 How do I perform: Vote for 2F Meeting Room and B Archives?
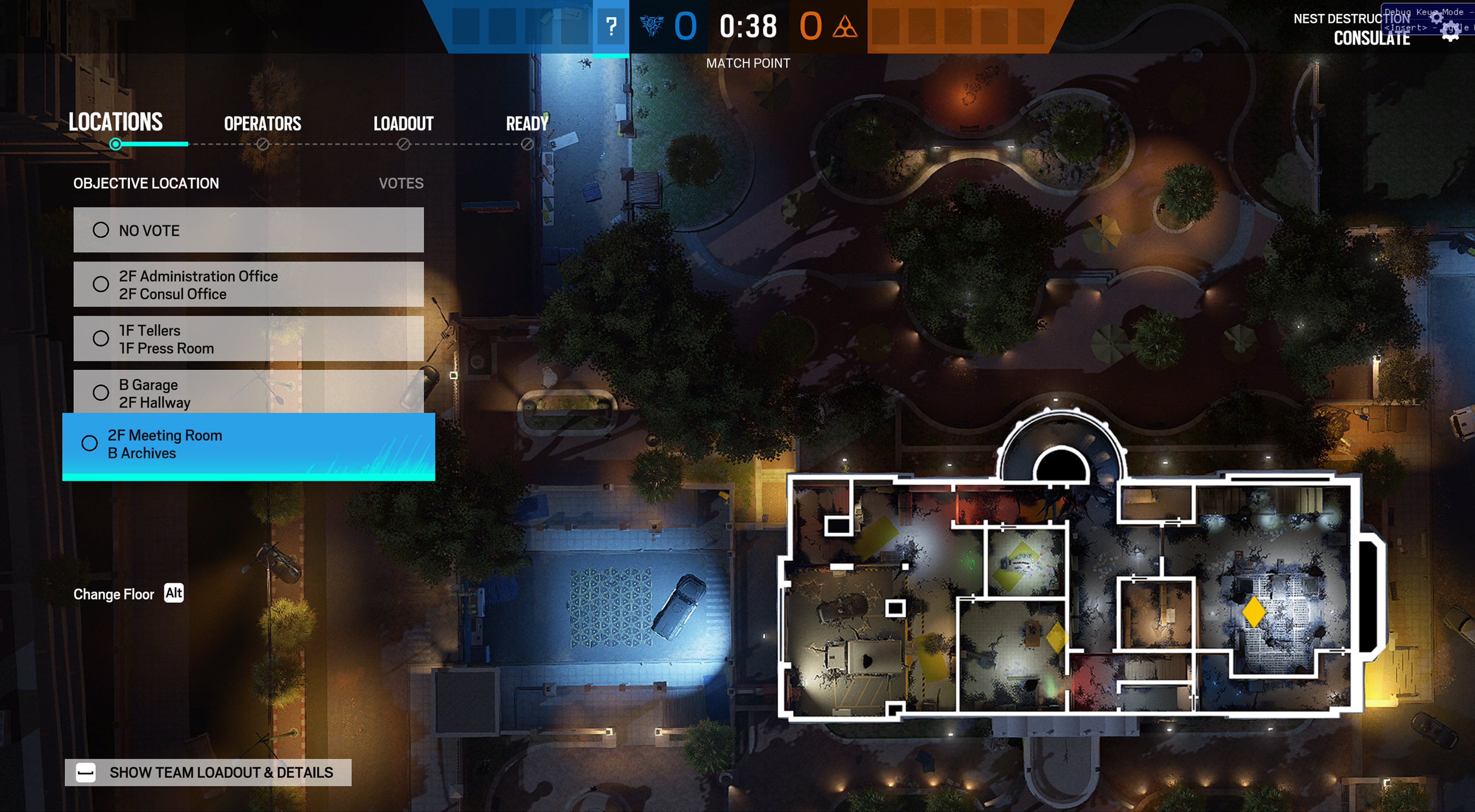pyautogui.click(x=248, y=444)
